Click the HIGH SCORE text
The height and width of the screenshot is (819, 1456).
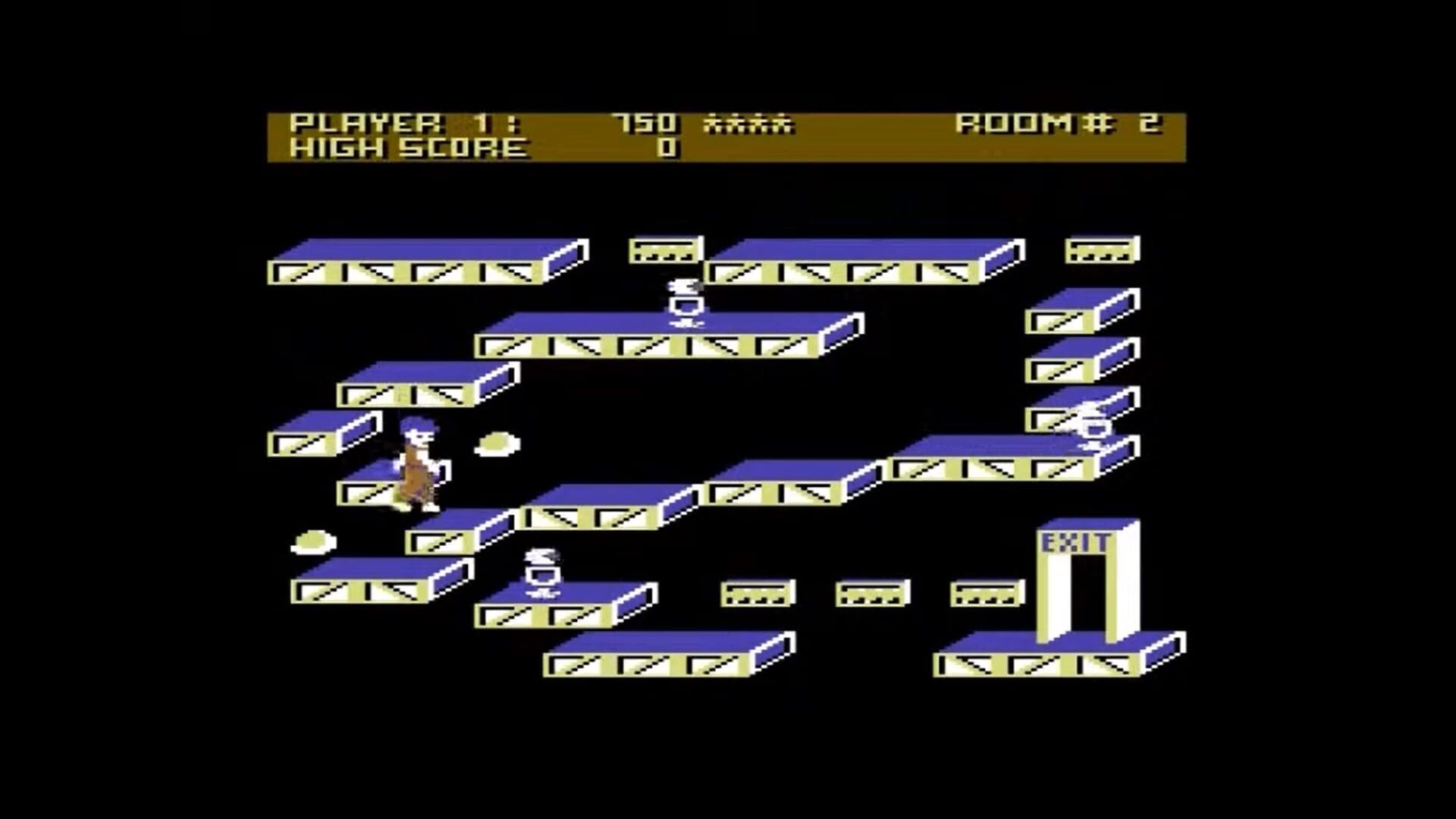[409, 150]
